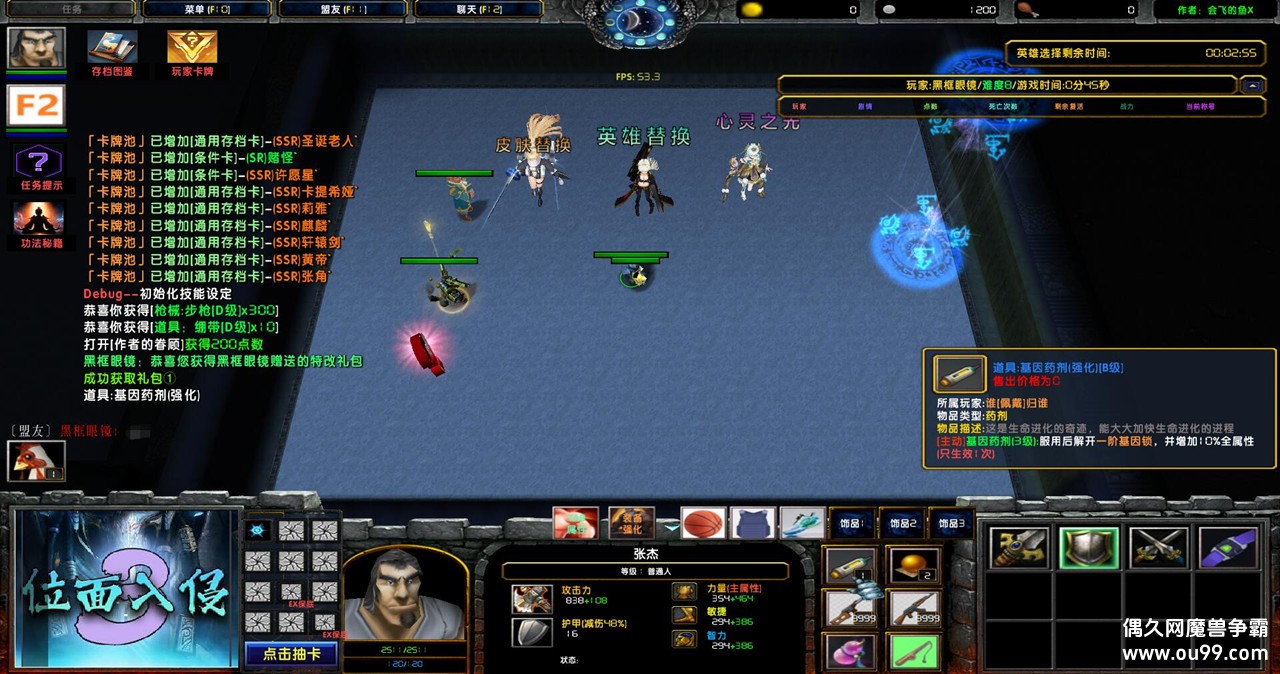Select the pink potion inventory item
Viewport: 1280px width, 674px height.
851,652
